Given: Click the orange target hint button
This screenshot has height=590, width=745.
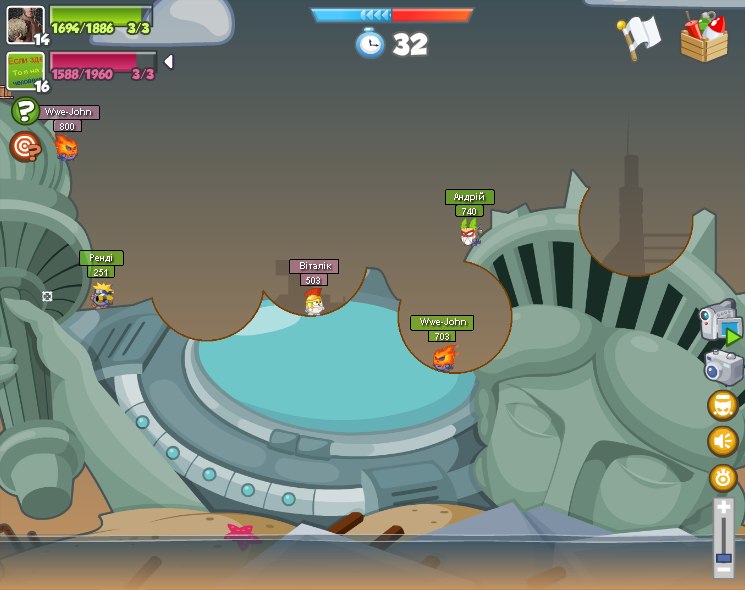Looking at the screenshot, I should coord(25,147).
